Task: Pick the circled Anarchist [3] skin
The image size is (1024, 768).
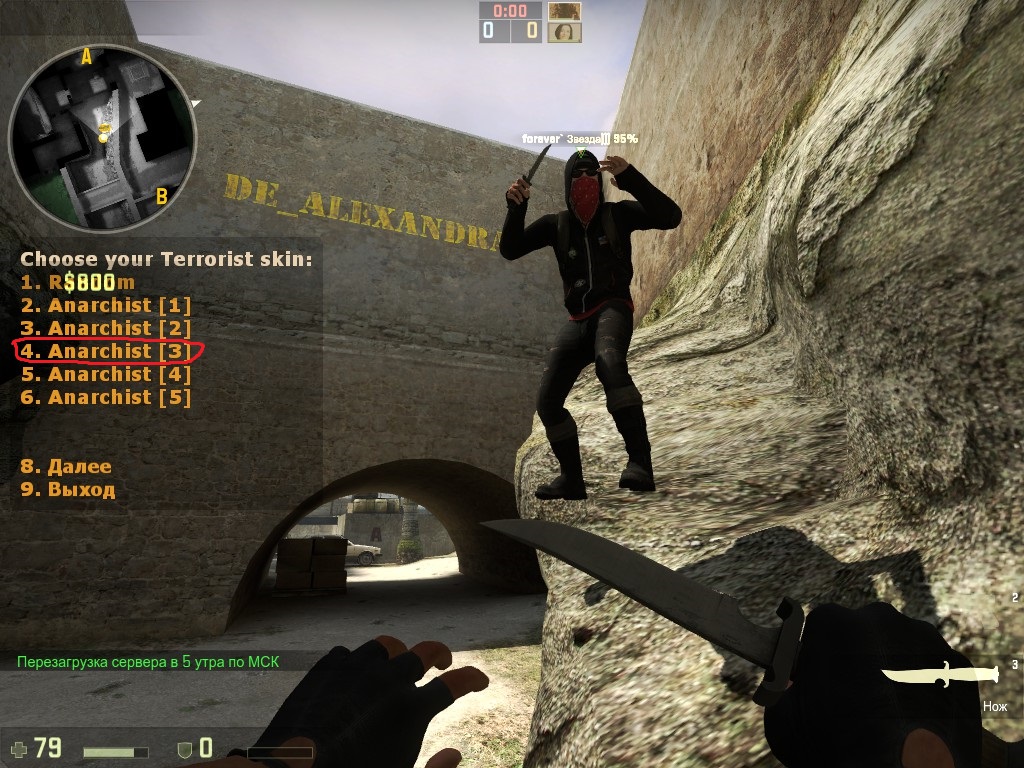Action: tap(106, 351)
